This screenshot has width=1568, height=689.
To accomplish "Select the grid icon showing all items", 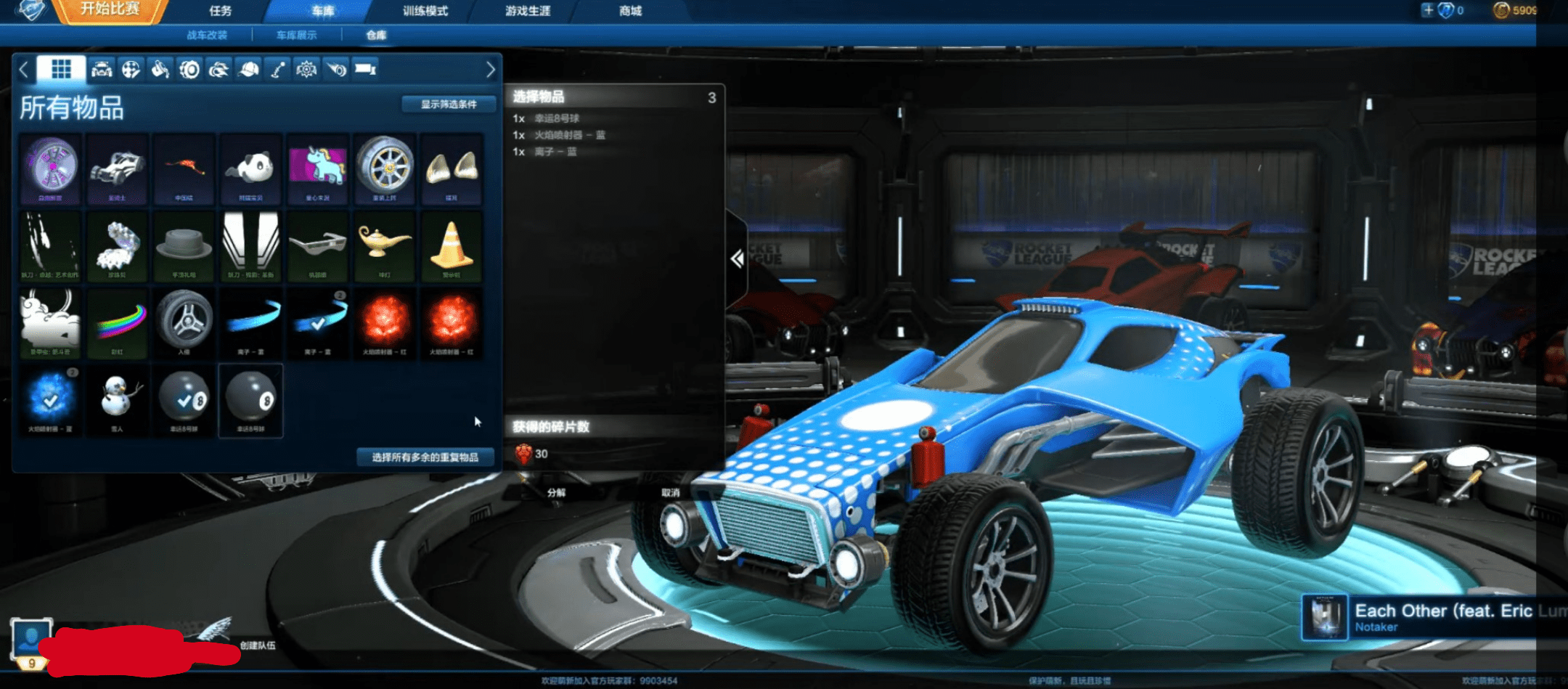I will (62, 69).
